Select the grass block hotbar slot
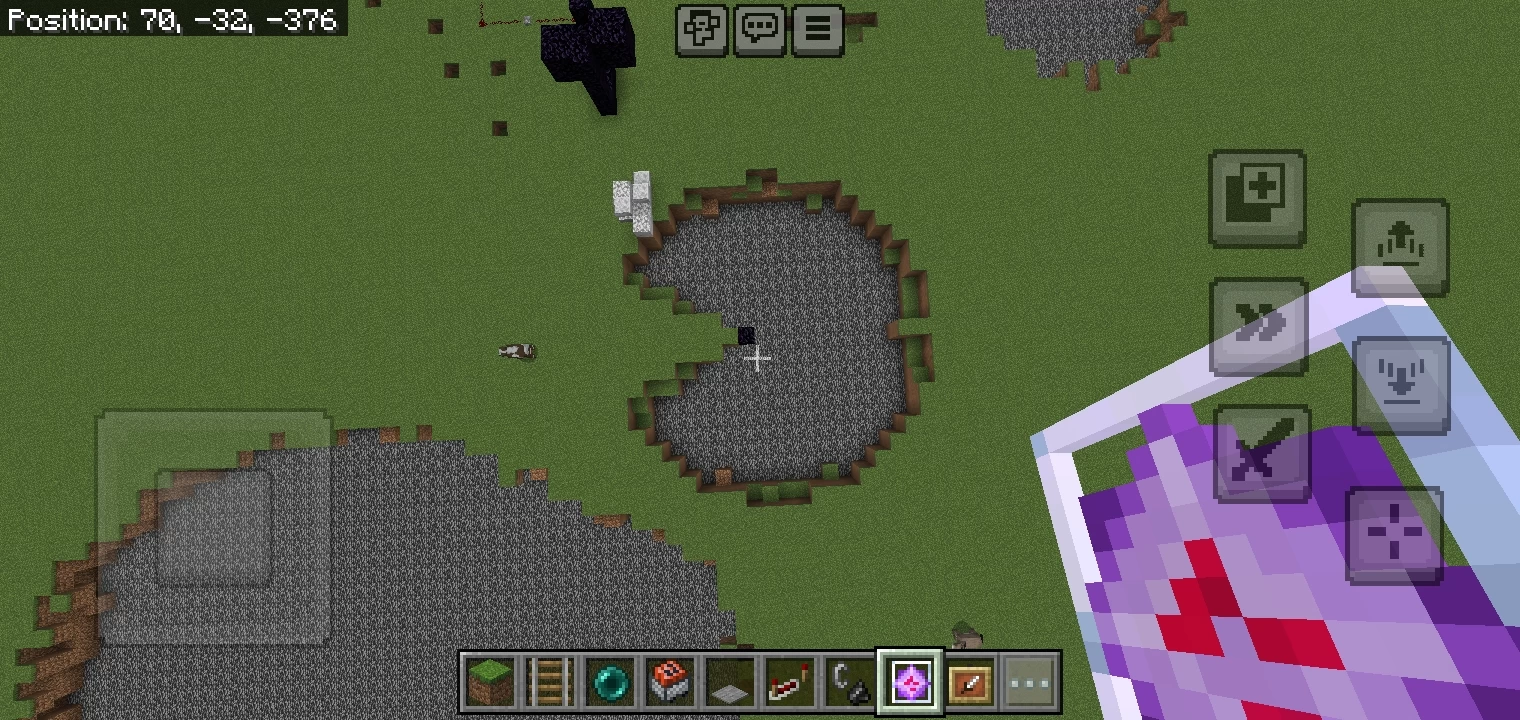The height and width of the screenshot is (720, 1520). pos(490,683)
